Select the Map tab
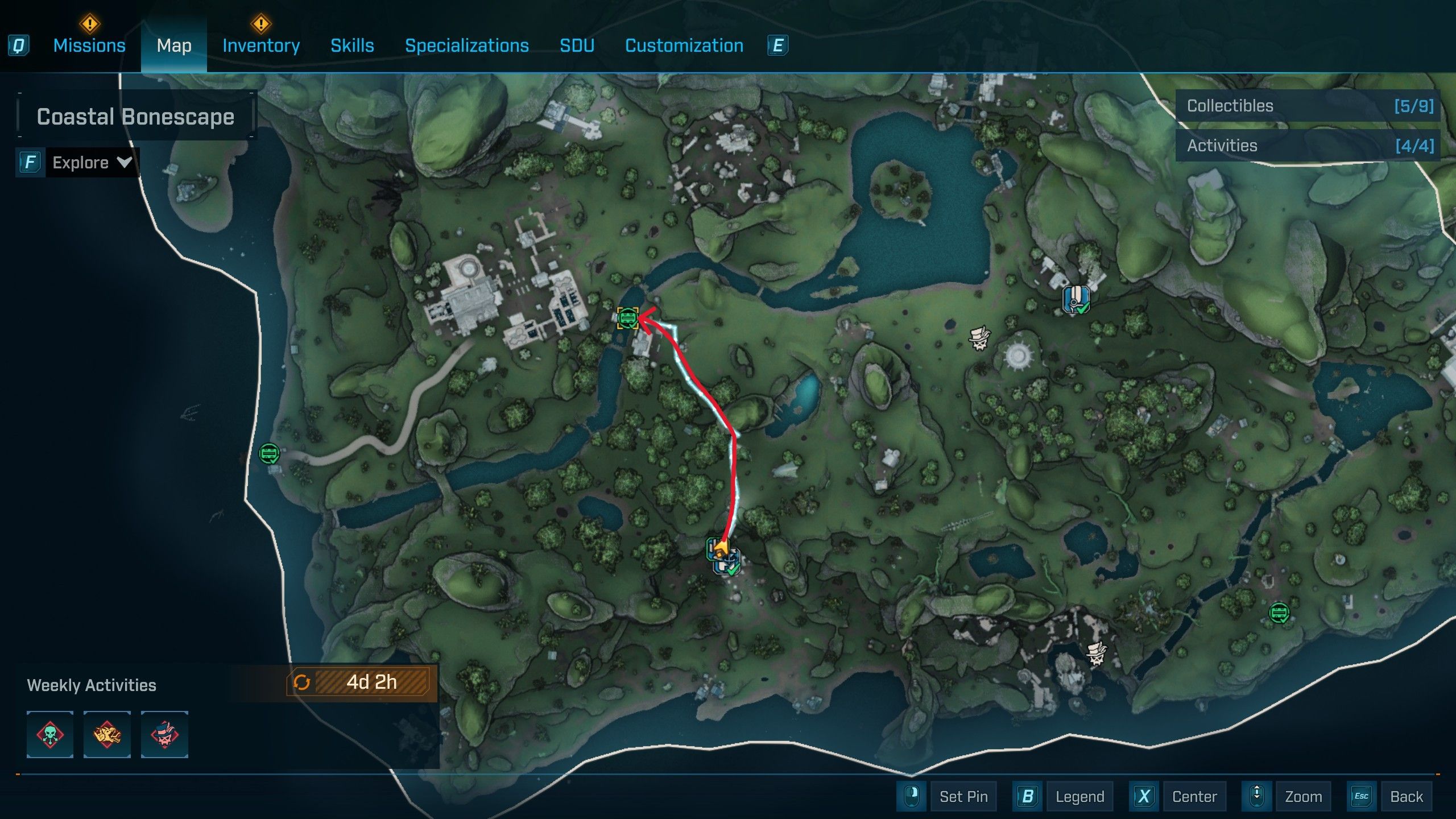Screen dimensions: 1456x819 [x=174, y=45]
